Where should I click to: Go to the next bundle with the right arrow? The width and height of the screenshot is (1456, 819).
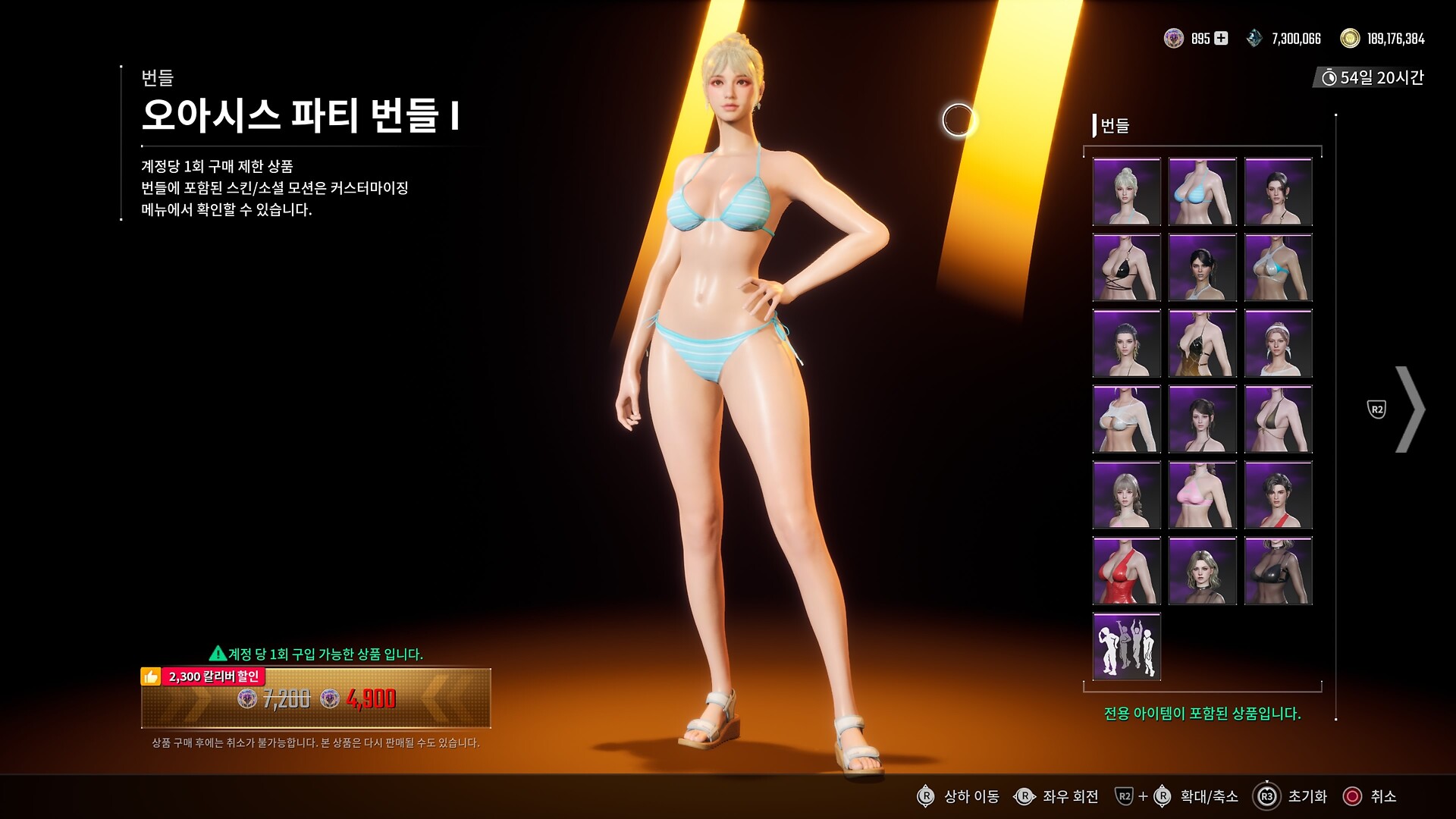1409,409
